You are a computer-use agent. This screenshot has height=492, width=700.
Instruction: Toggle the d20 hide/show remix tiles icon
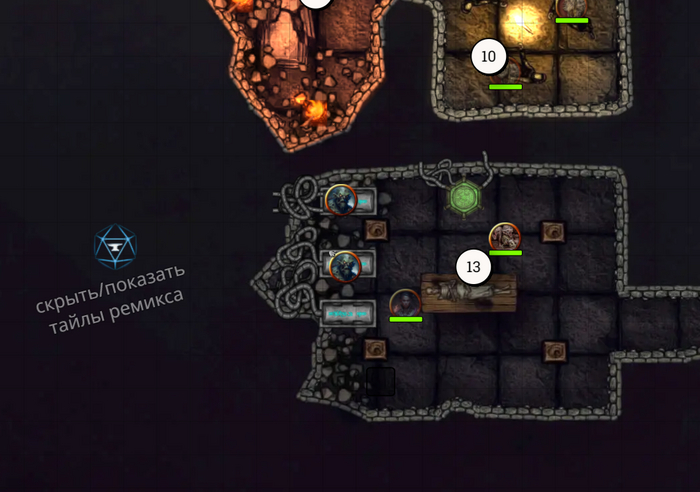tap(114, 246)
